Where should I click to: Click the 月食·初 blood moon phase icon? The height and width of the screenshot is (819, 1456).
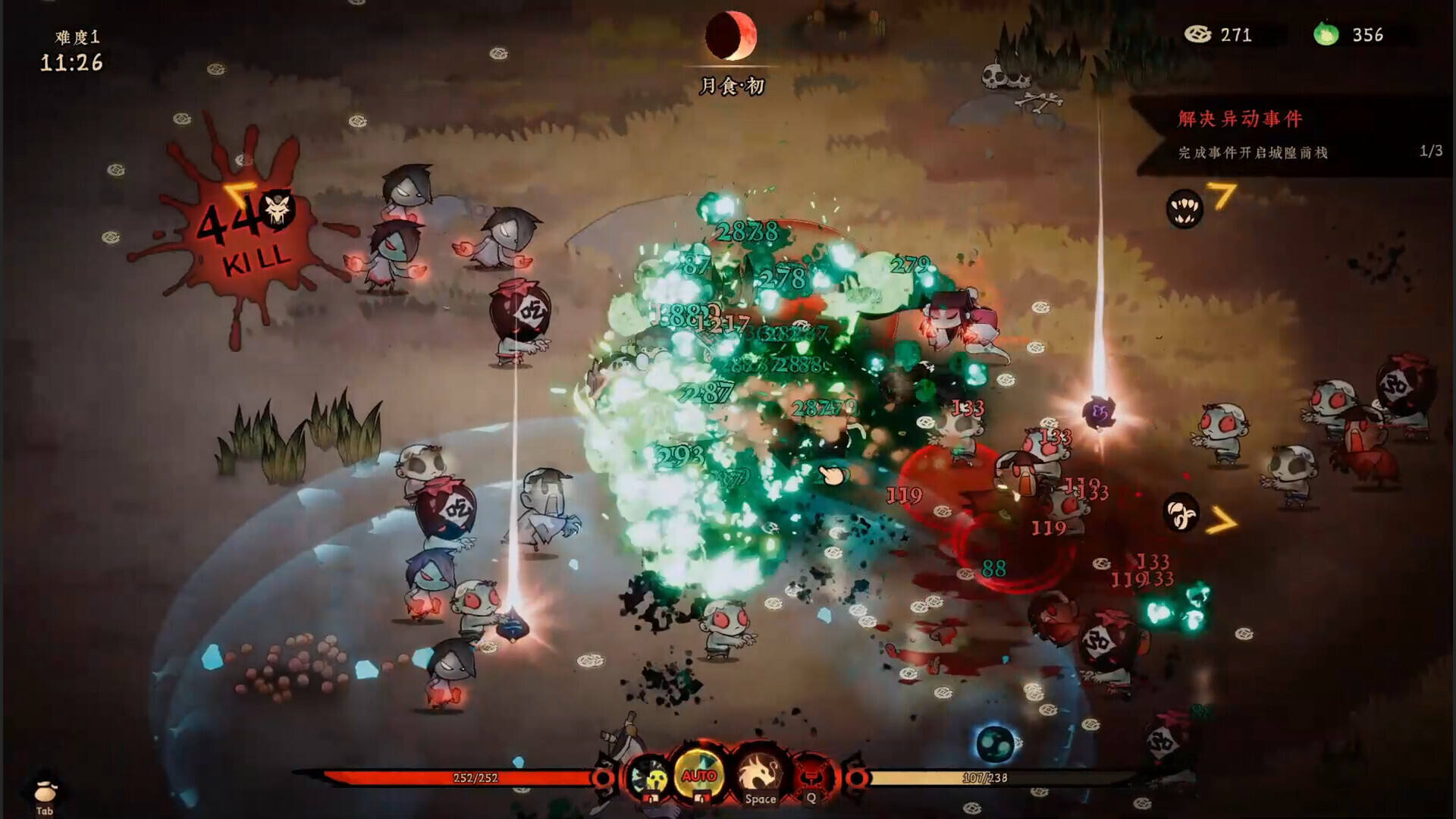730,36
